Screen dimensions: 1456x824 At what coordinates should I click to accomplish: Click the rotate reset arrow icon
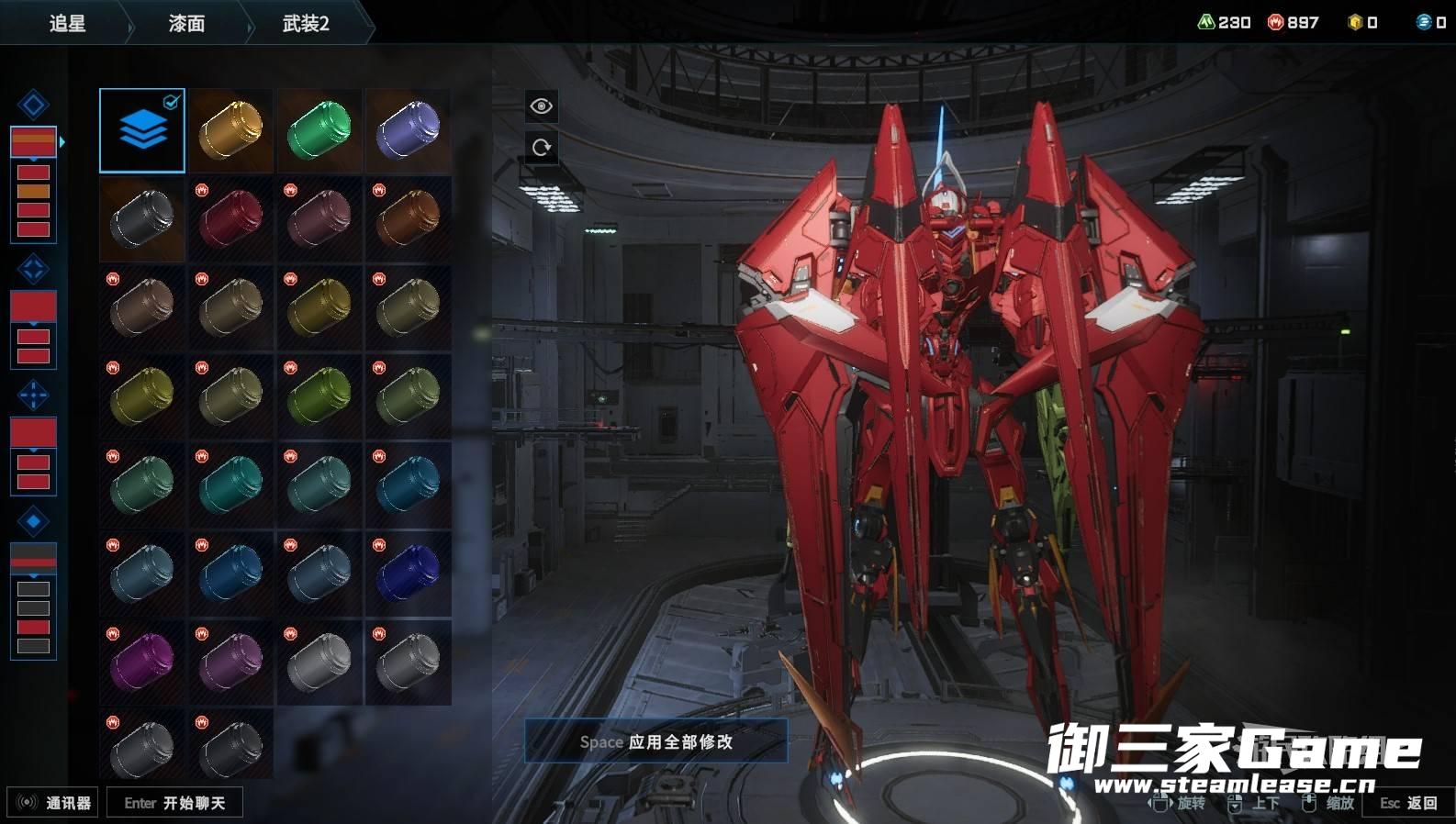point(541,147)
